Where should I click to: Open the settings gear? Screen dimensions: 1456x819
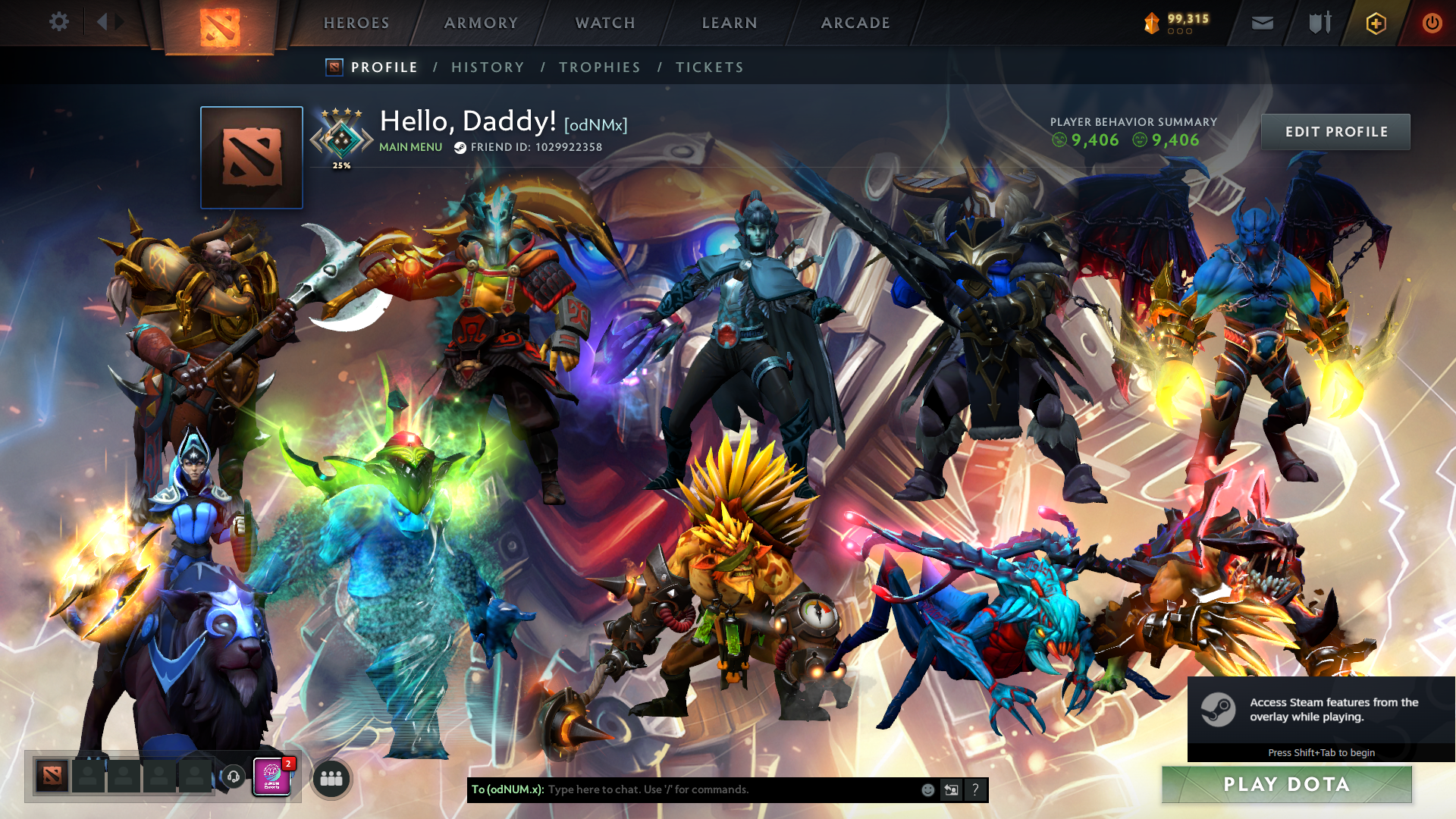point(59,22)
